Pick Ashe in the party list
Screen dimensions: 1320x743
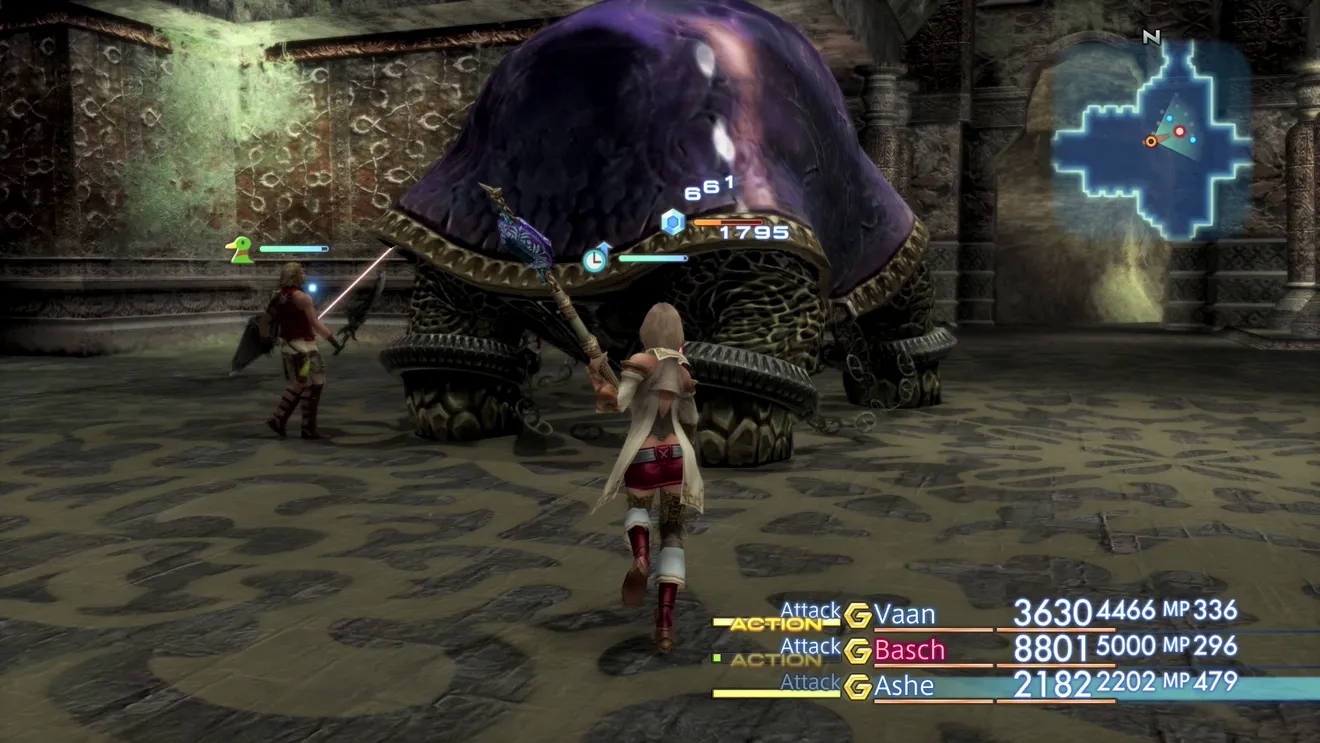(x=904, y=686)
